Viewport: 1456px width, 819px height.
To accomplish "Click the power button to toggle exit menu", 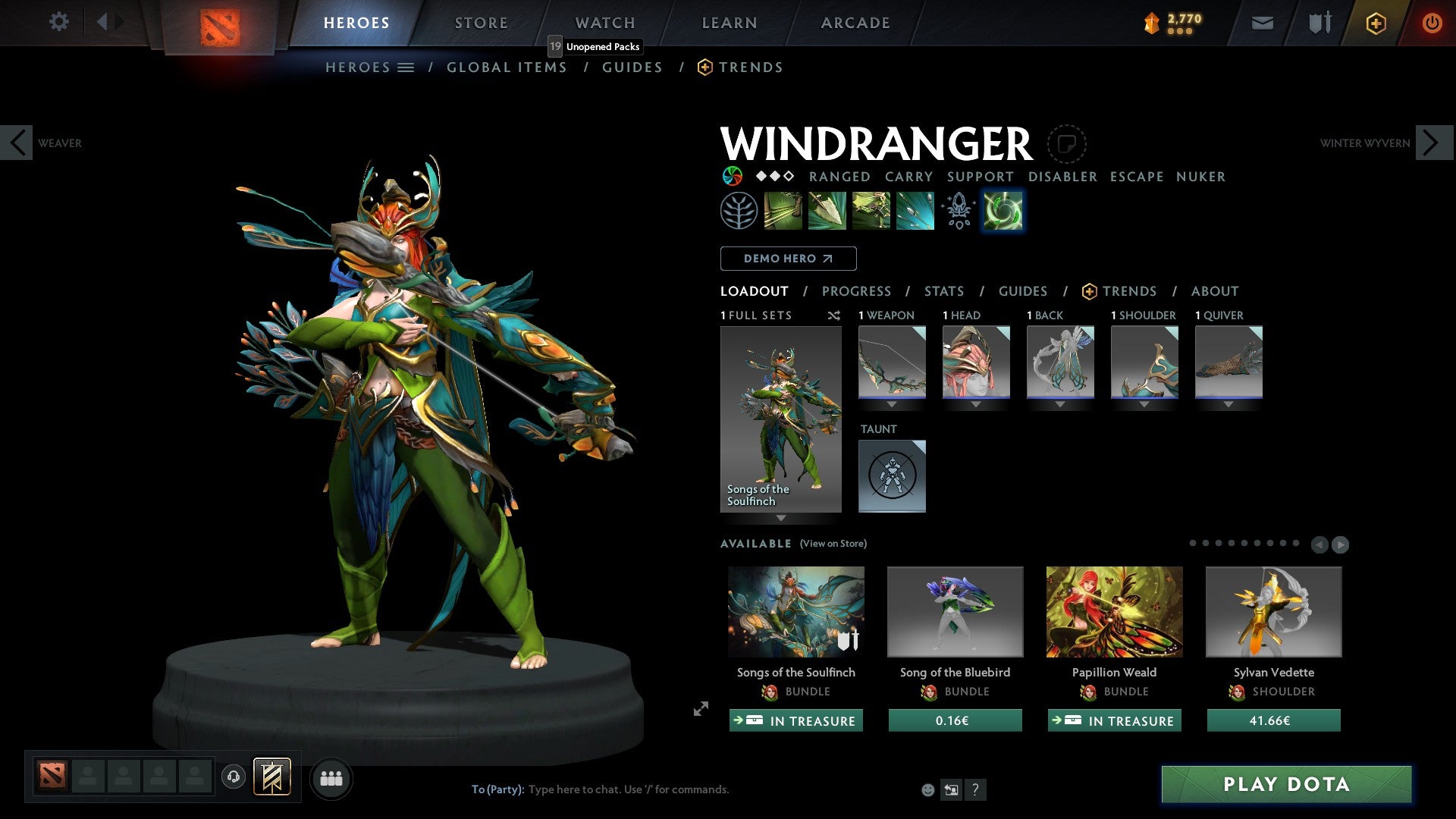I will tap(1432, 23).
